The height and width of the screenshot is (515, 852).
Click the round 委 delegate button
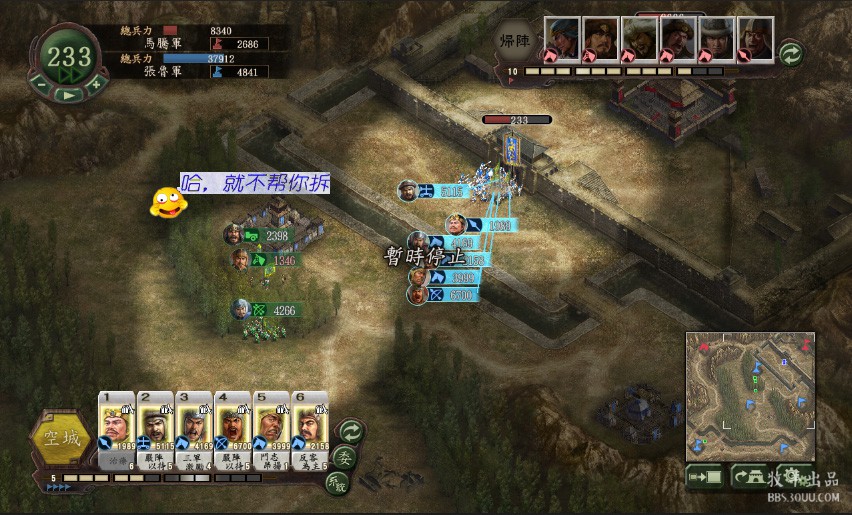(x=342, y=457)
